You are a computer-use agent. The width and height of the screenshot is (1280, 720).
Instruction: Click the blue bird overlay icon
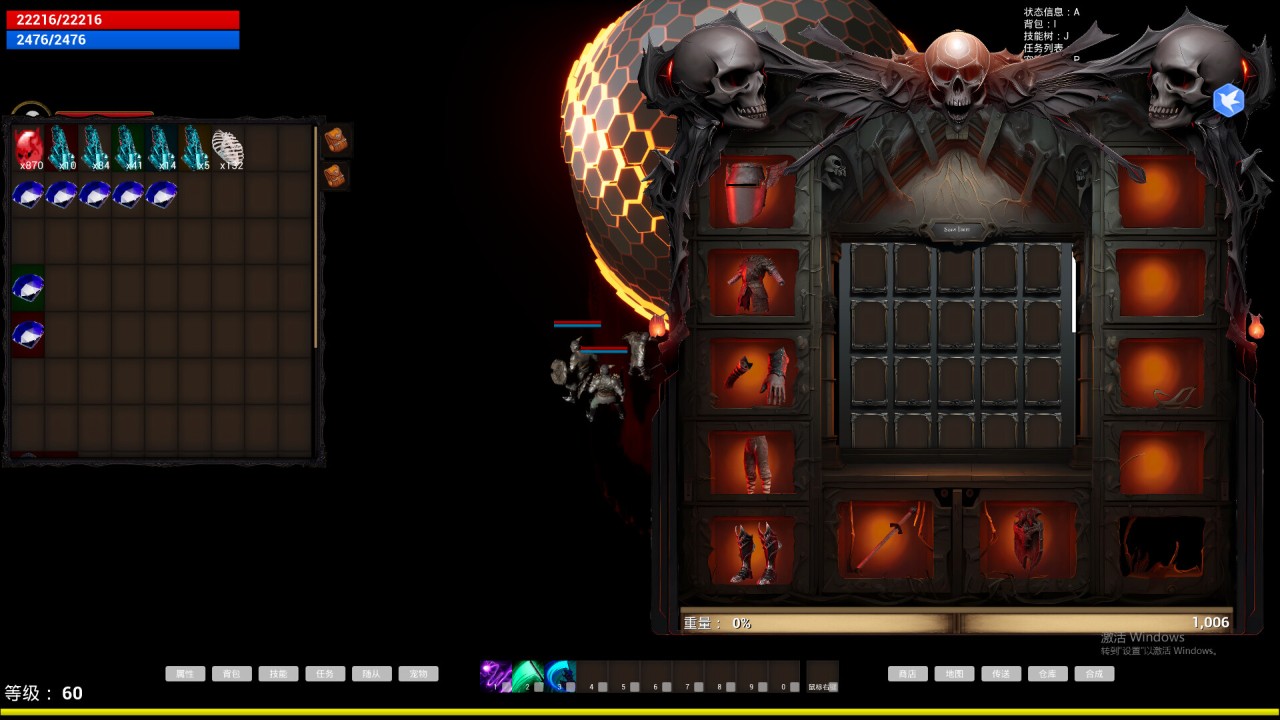coord(1228,100)
